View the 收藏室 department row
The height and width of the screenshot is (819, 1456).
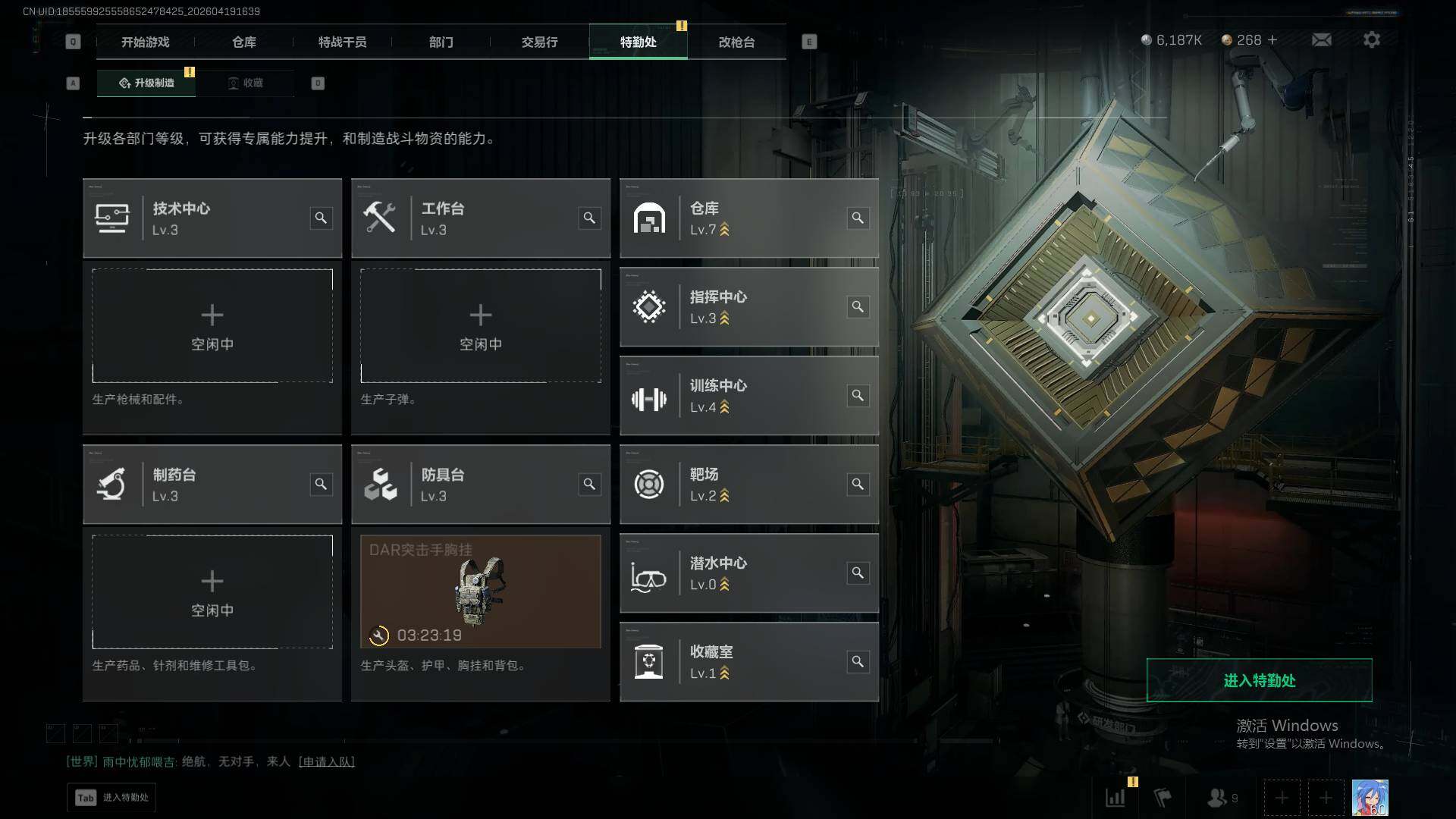click(x=748, y=662)
